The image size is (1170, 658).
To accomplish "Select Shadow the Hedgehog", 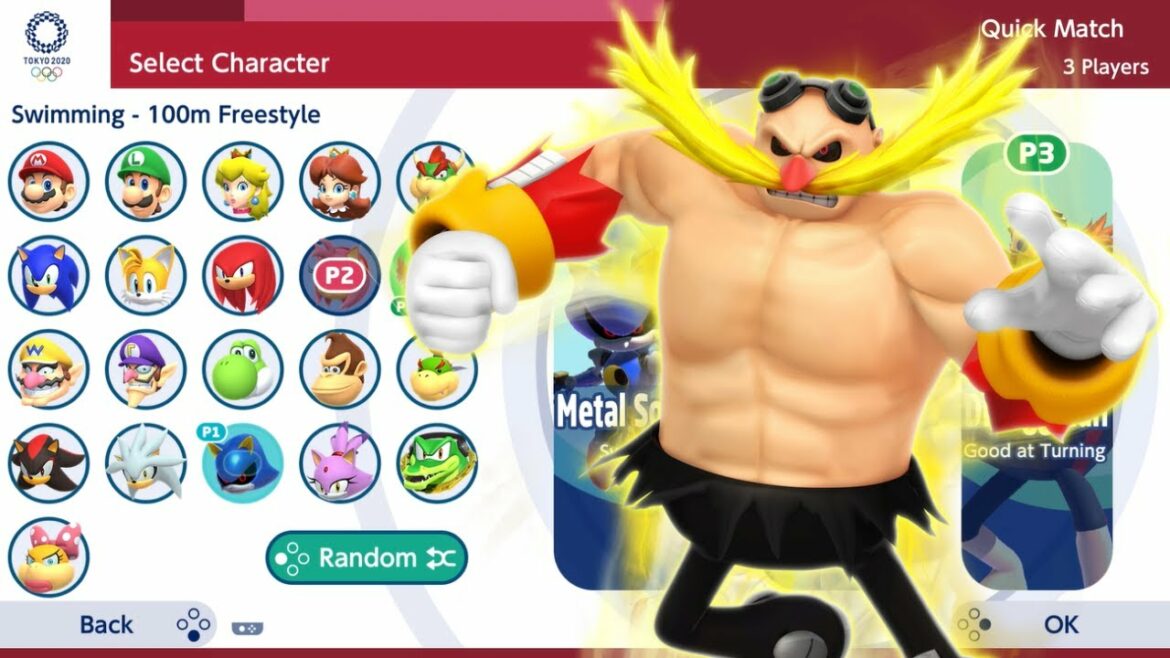I will click(49, 463).
